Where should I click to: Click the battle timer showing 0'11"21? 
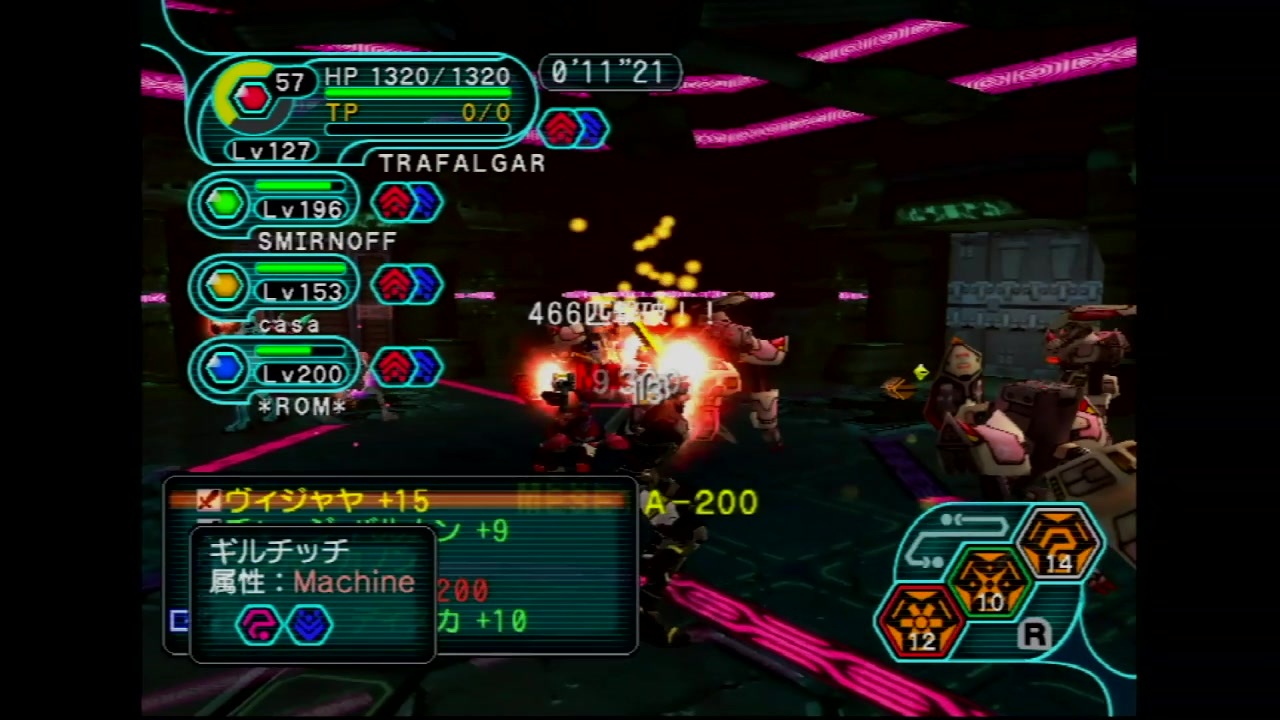point(609,73)
